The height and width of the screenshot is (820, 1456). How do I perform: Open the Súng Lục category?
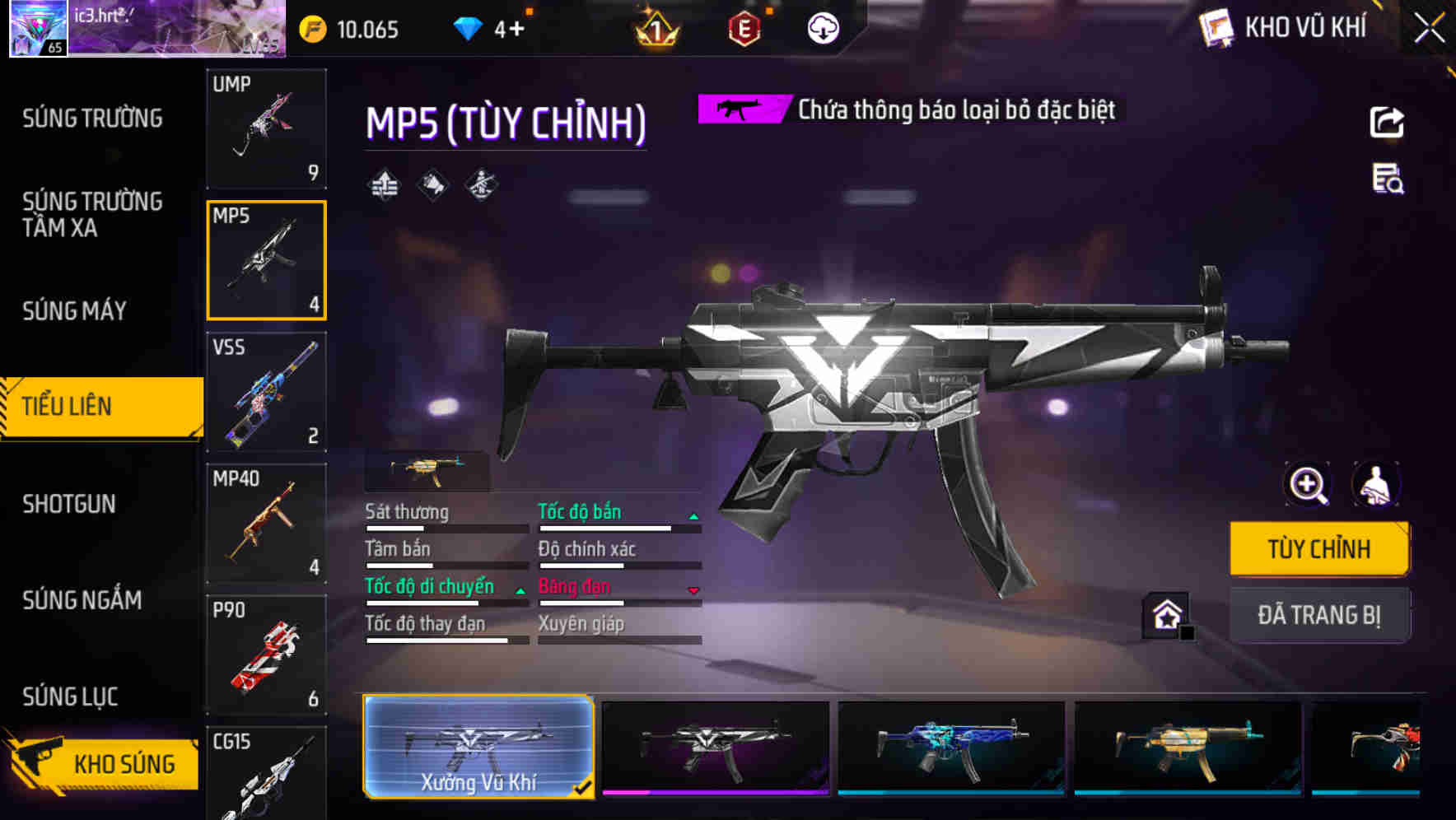pos(70,697)
